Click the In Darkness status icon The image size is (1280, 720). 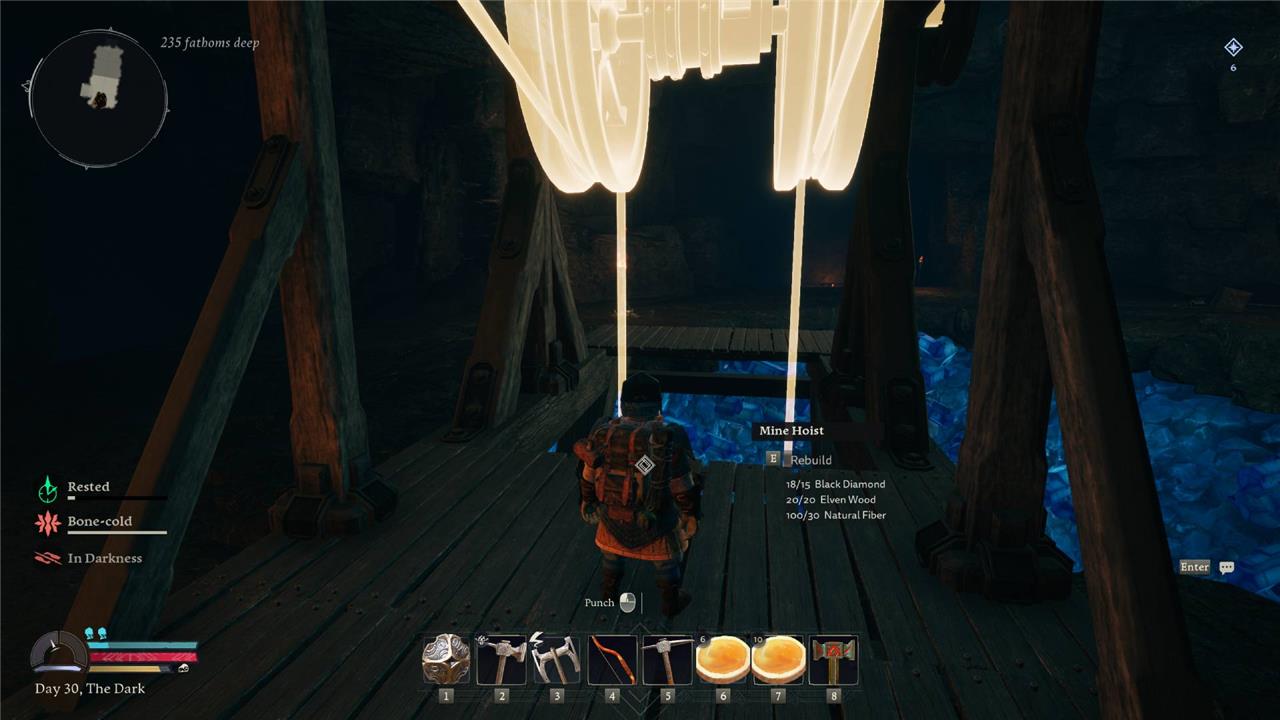(48, 559)
